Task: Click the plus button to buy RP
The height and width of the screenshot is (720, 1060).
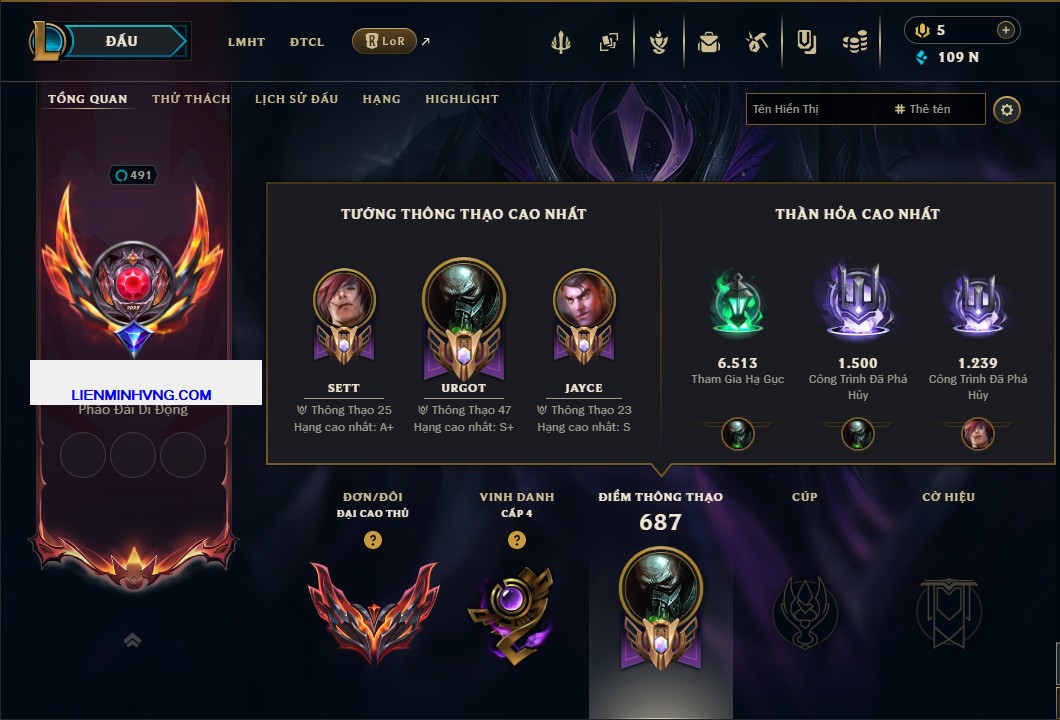Action: pyautogui.click(x=1005, y=30)
